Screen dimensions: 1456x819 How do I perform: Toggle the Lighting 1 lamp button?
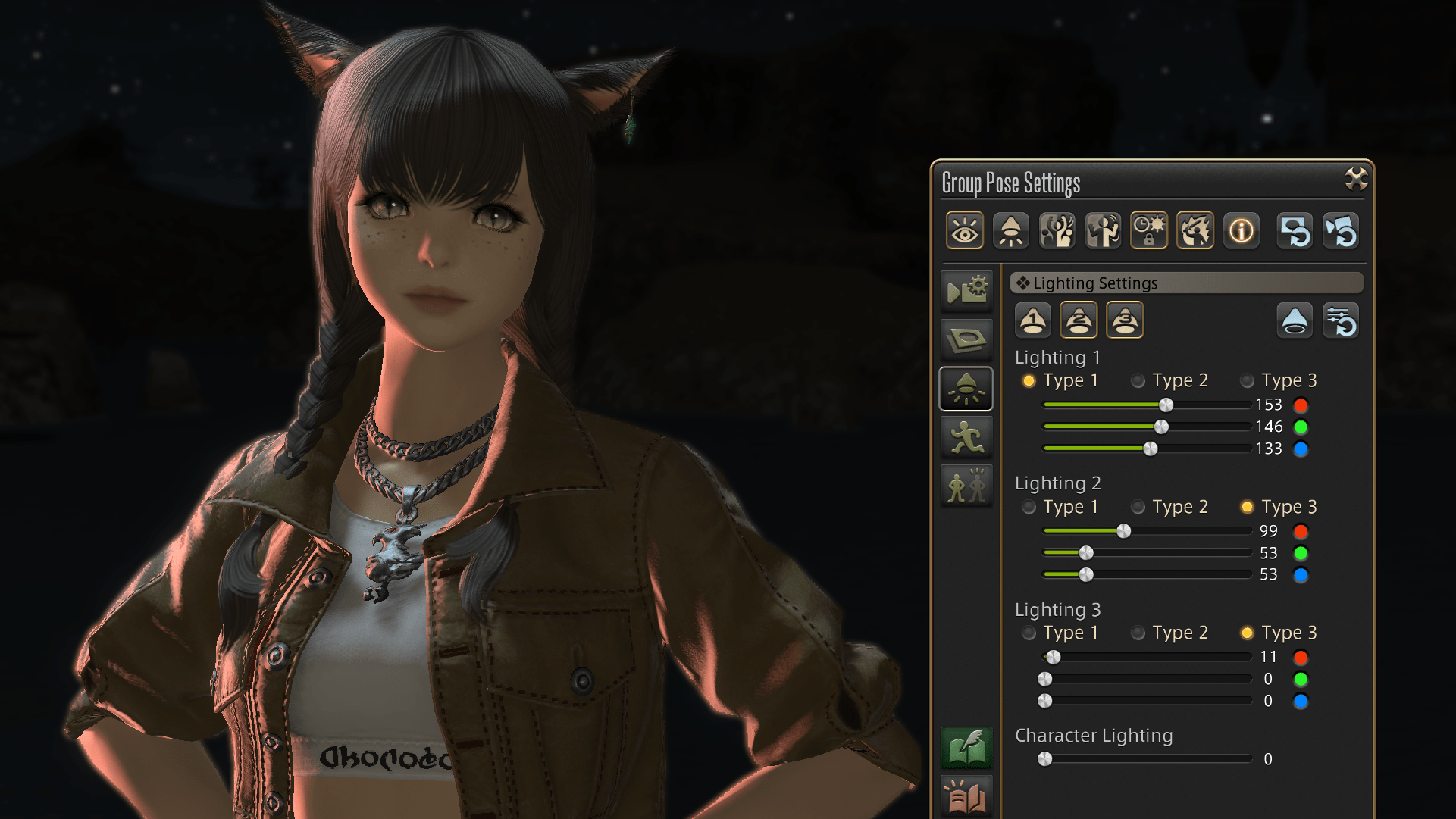[1032, 320]
